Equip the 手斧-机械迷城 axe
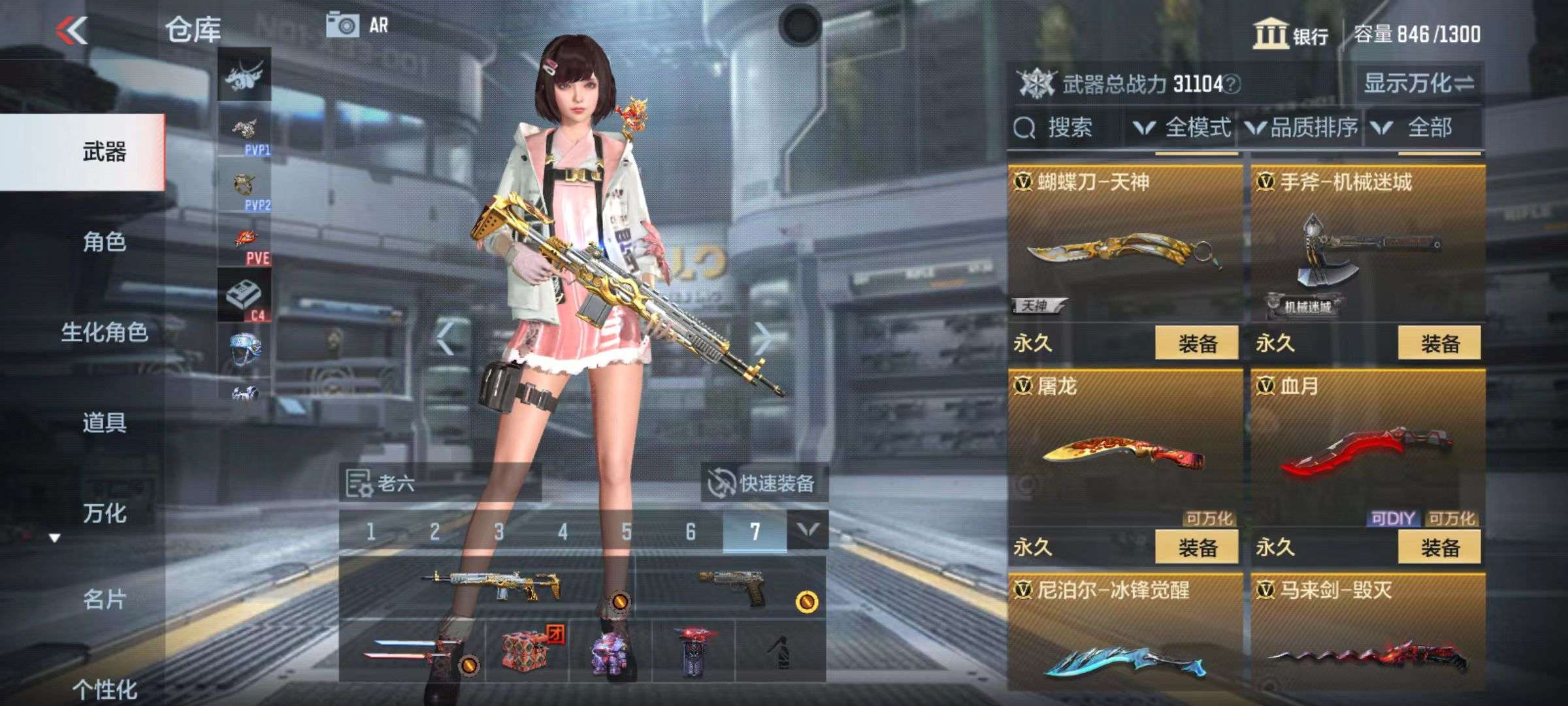 (1439, 343)
